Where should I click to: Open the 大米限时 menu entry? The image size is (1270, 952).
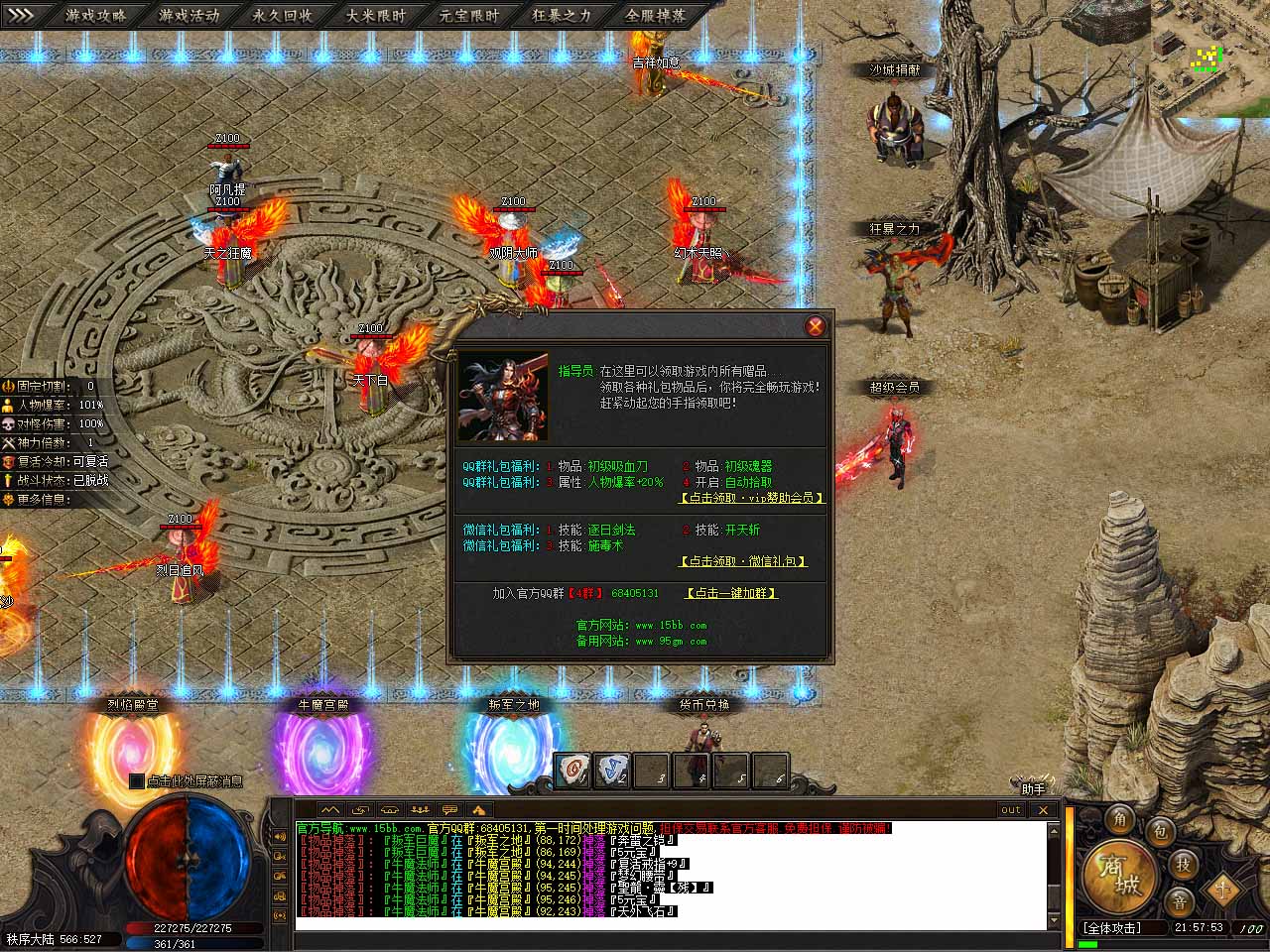point(376,15)
